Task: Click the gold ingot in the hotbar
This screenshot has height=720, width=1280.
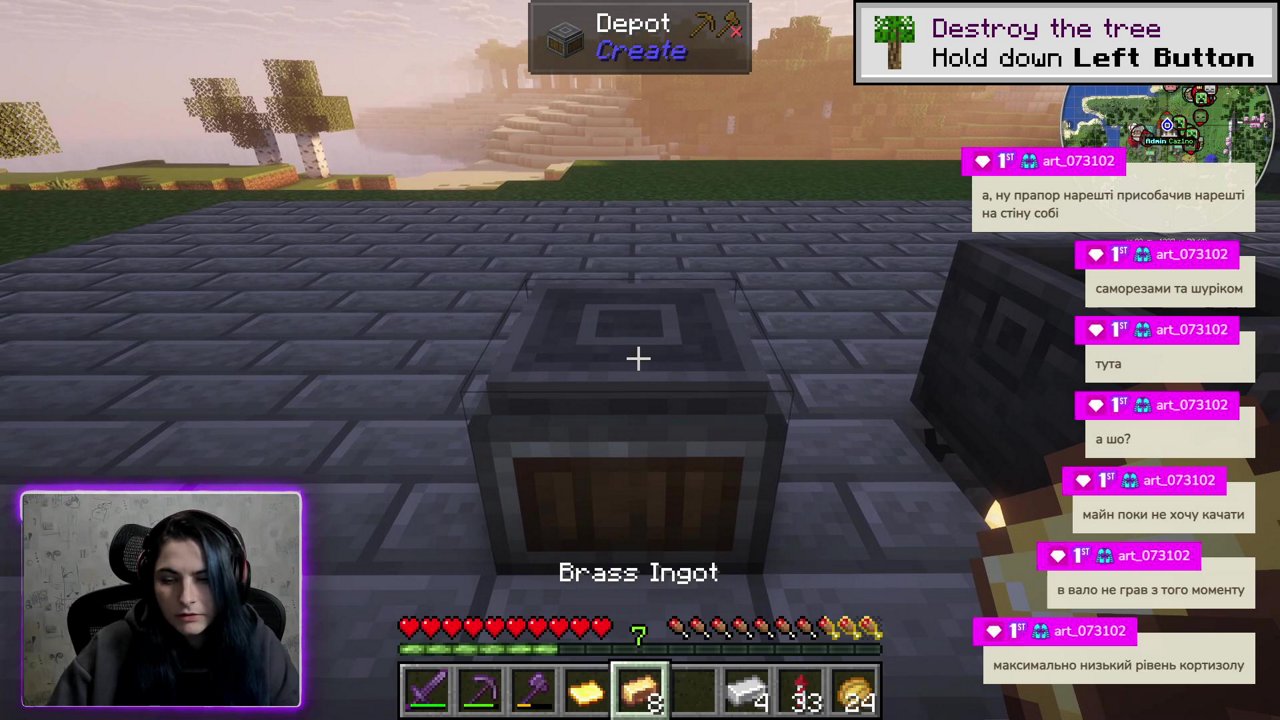Action: [588, 690]
